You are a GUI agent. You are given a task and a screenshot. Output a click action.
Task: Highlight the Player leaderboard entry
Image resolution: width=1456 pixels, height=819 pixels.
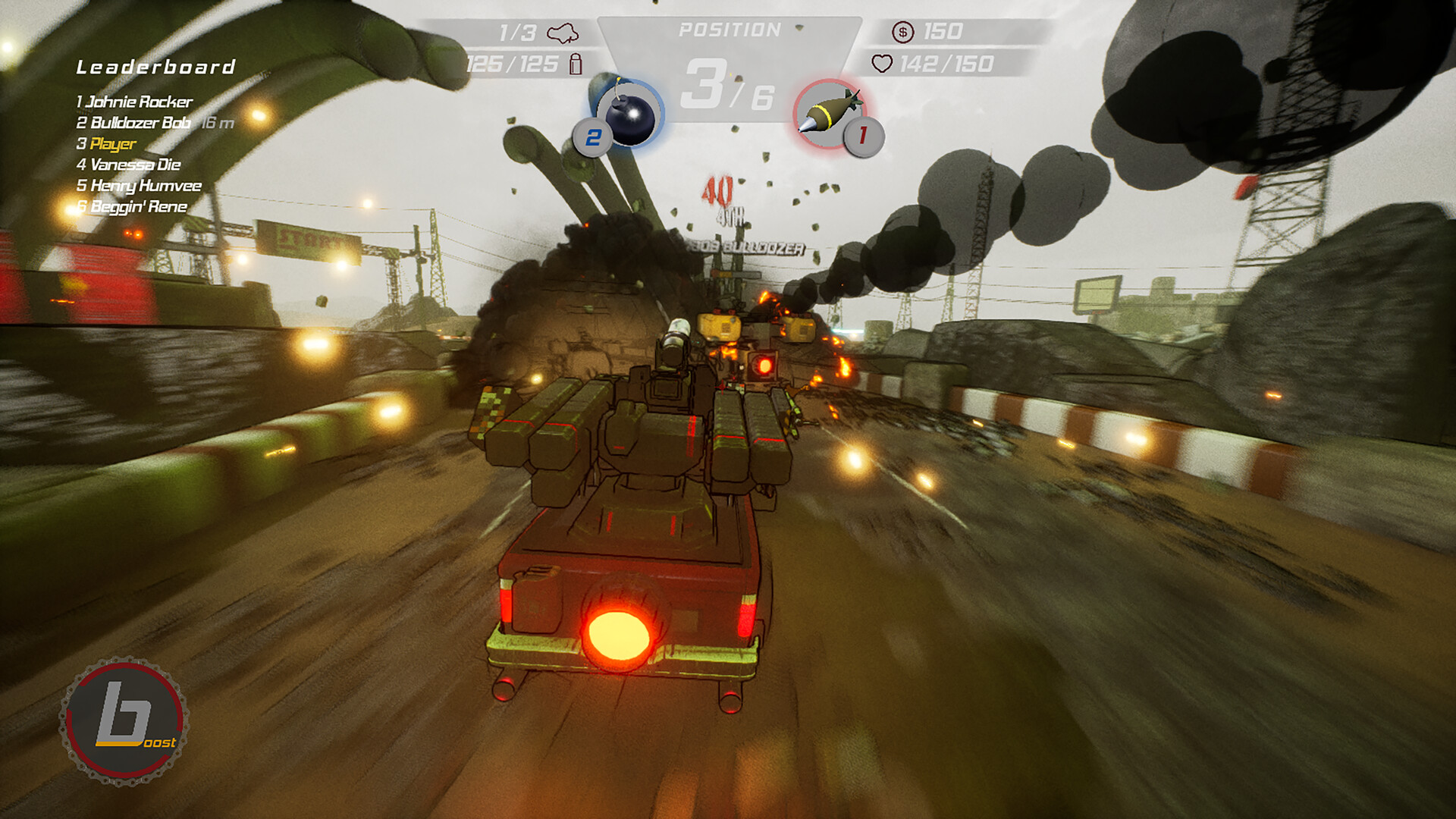(108, 144)
